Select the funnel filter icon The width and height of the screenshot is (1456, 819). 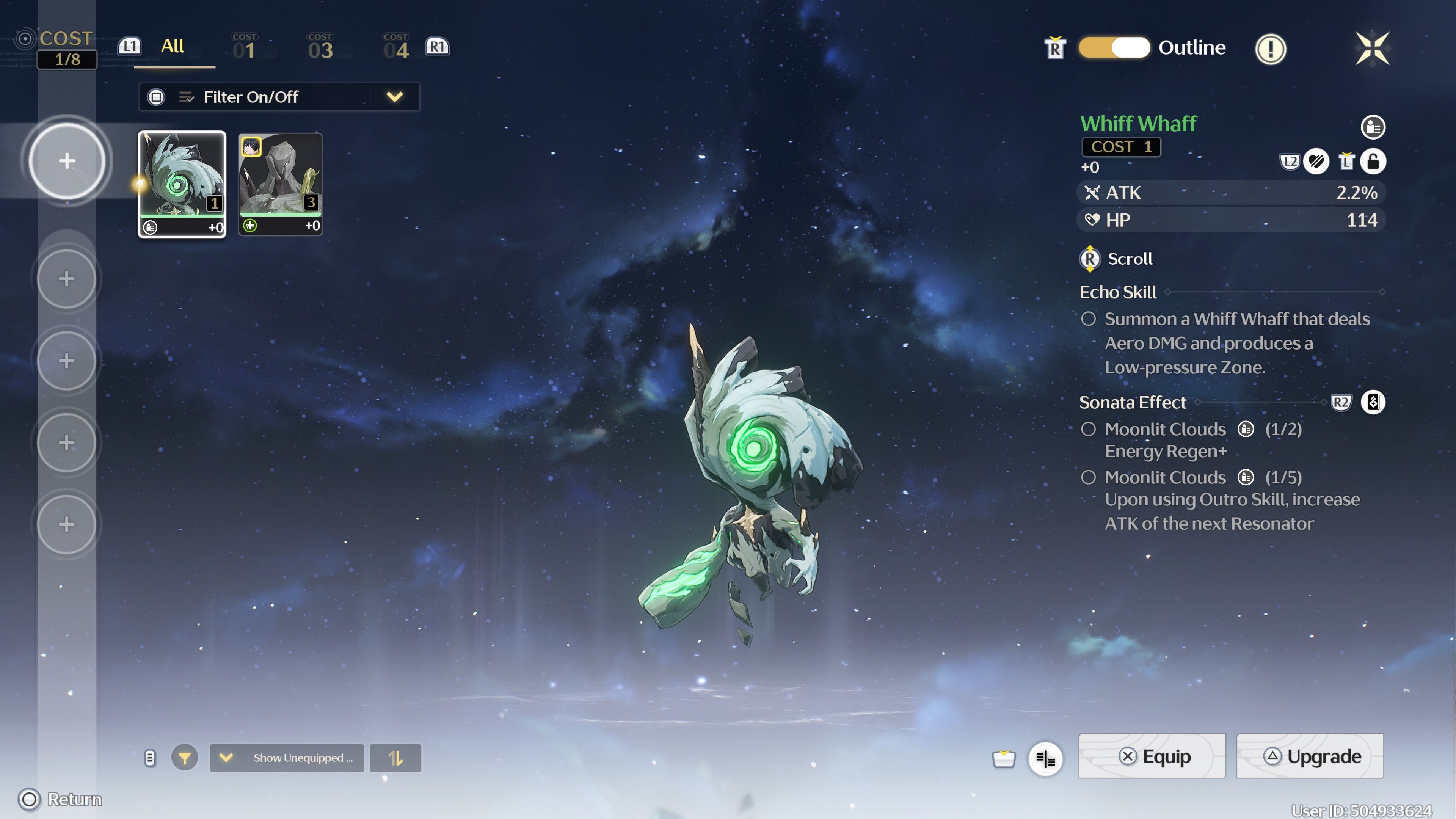point(184,758)
